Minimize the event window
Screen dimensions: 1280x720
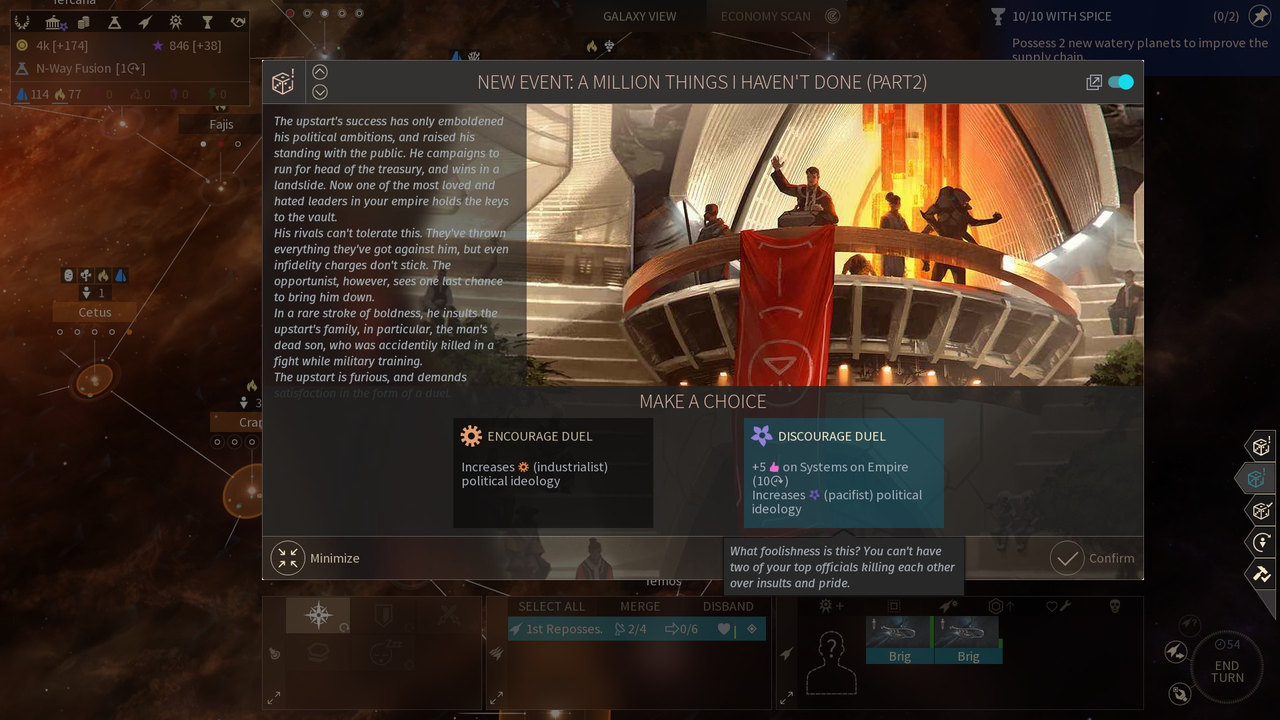pyautogui.click(x=316, y=558)
